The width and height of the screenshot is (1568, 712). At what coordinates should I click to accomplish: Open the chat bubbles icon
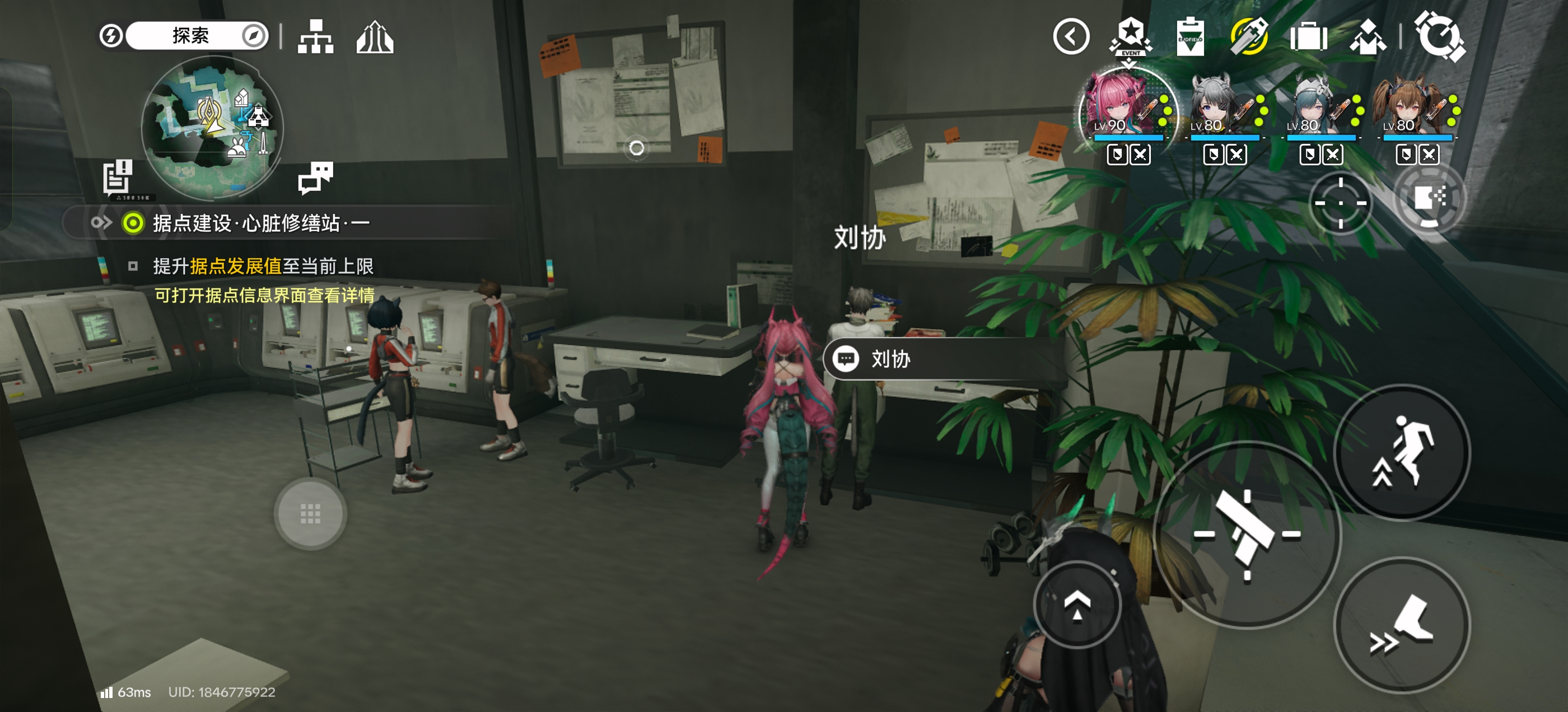click(315, 177)
